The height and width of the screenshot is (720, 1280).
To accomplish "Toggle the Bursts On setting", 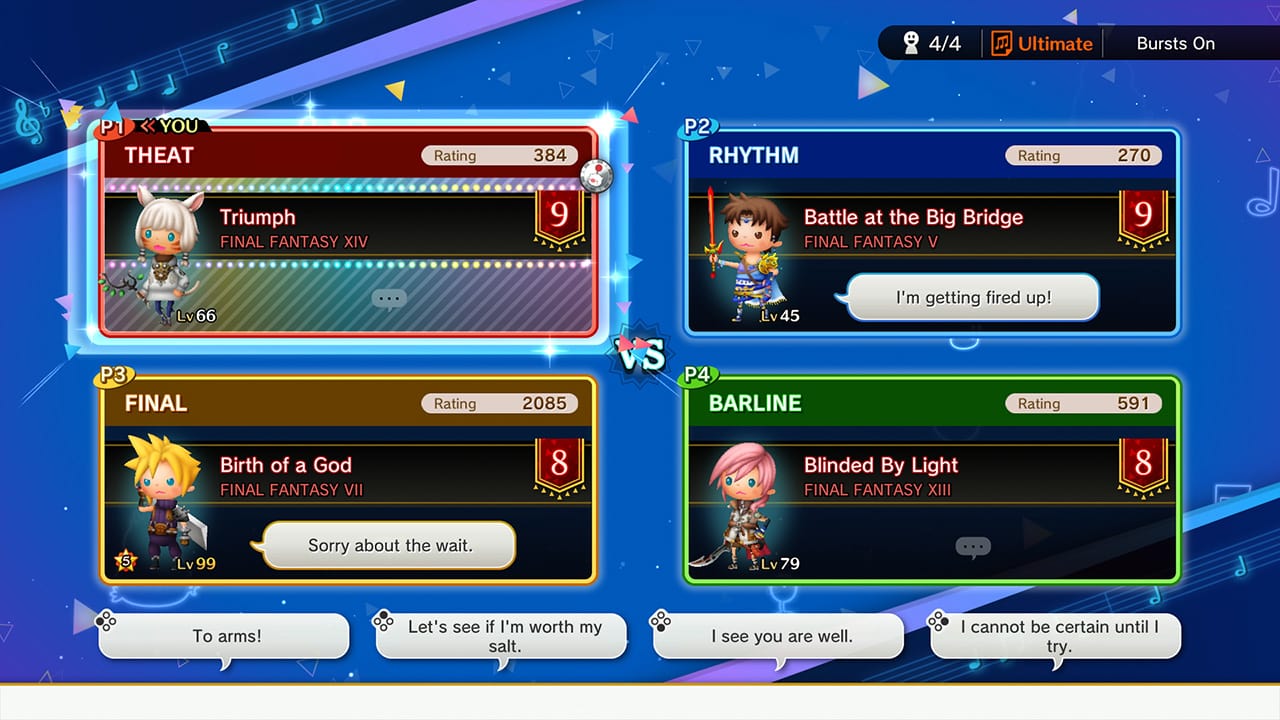I will point(1176,43).
